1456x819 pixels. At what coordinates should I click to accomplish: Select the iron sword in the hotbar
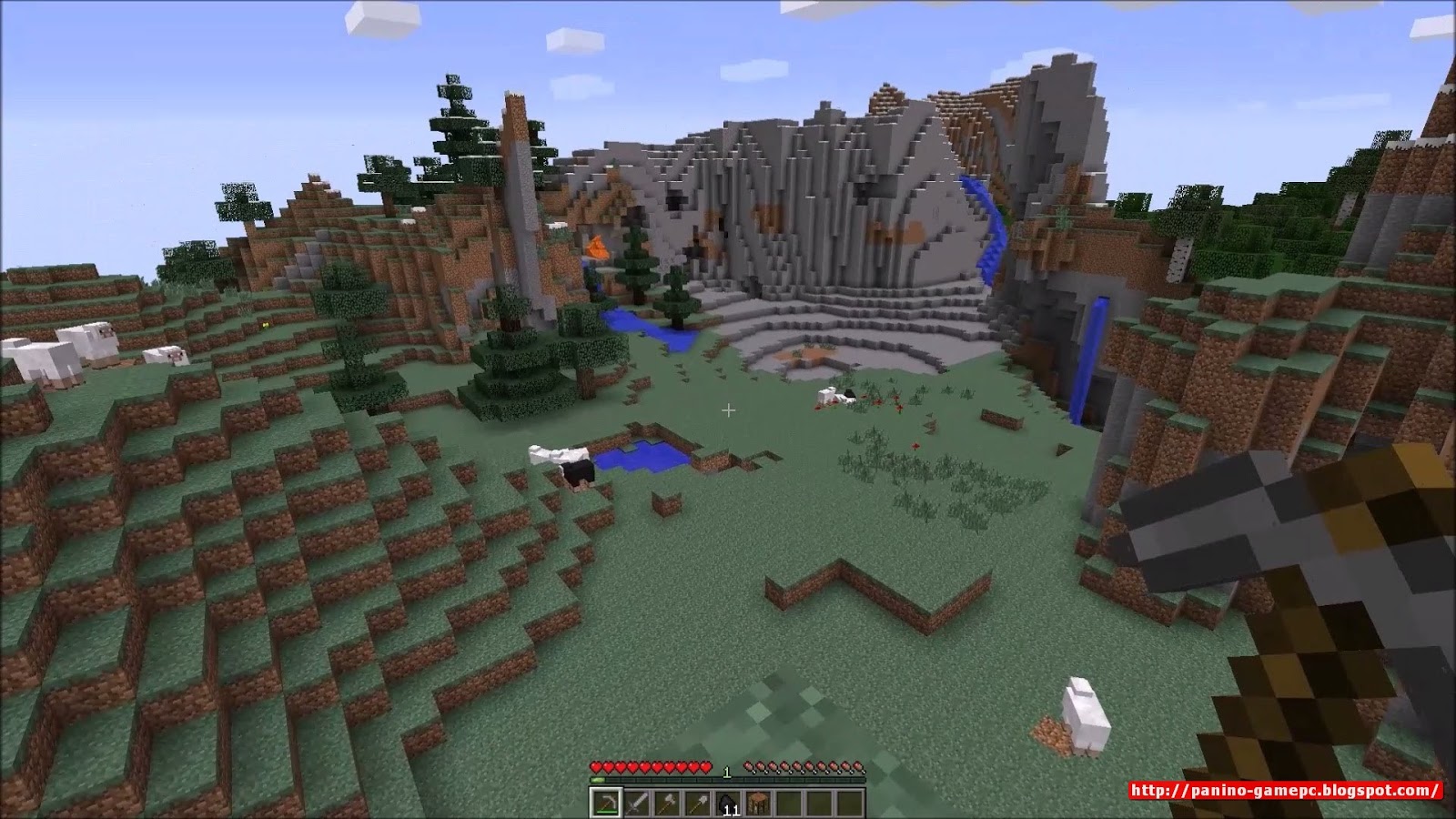637,803
